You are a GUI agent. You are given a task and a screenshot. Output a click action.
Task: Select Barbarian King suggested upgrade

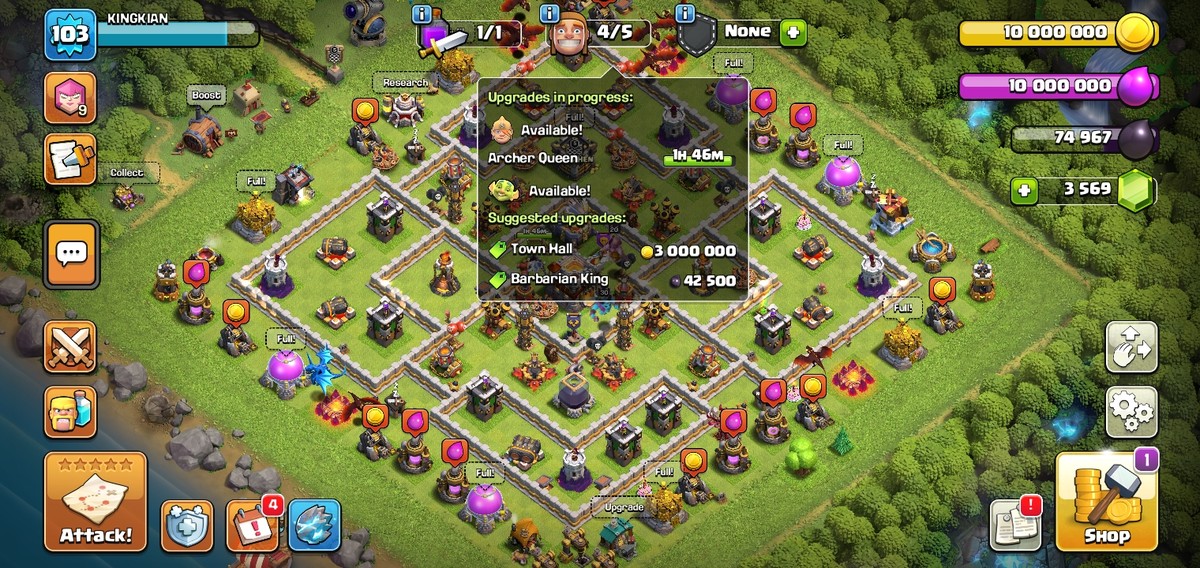612,280
